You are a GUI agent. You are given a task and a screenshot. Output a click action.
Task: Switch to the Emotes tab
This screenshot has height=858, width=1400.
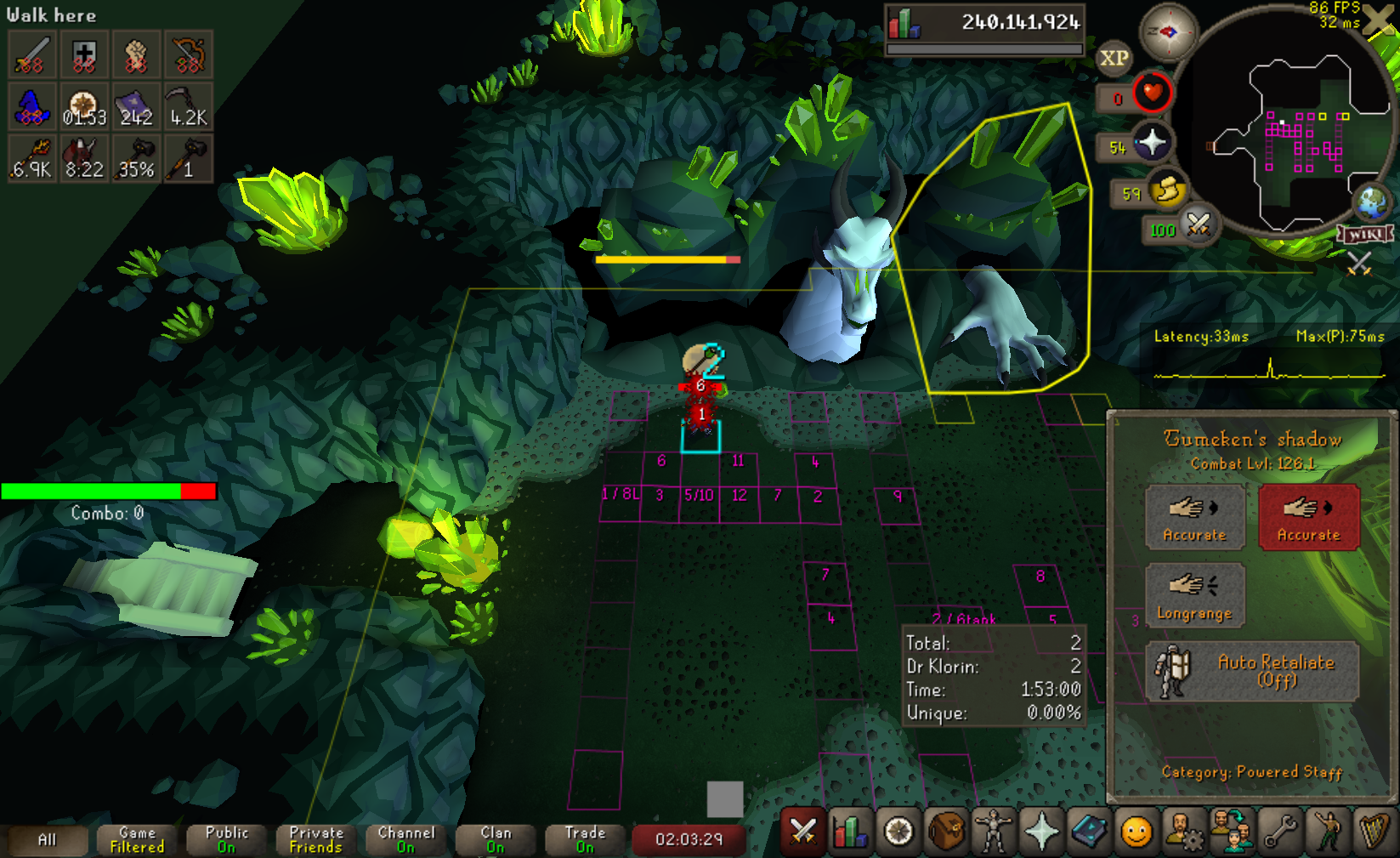click(x=1328, y=832)
